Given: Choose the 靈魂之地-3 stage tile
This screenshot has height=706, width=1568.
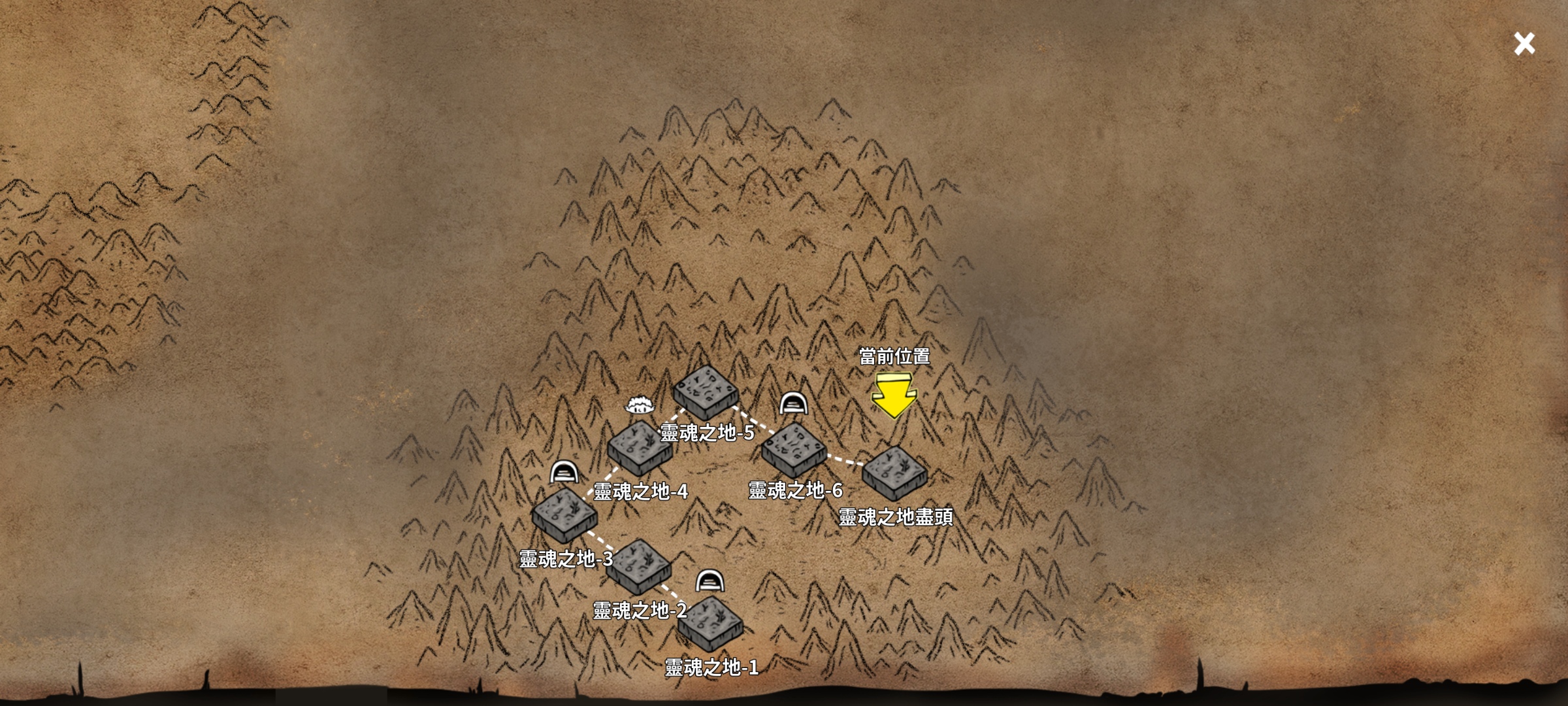Looking at the screenshot, I should click(x=564, y=514).
